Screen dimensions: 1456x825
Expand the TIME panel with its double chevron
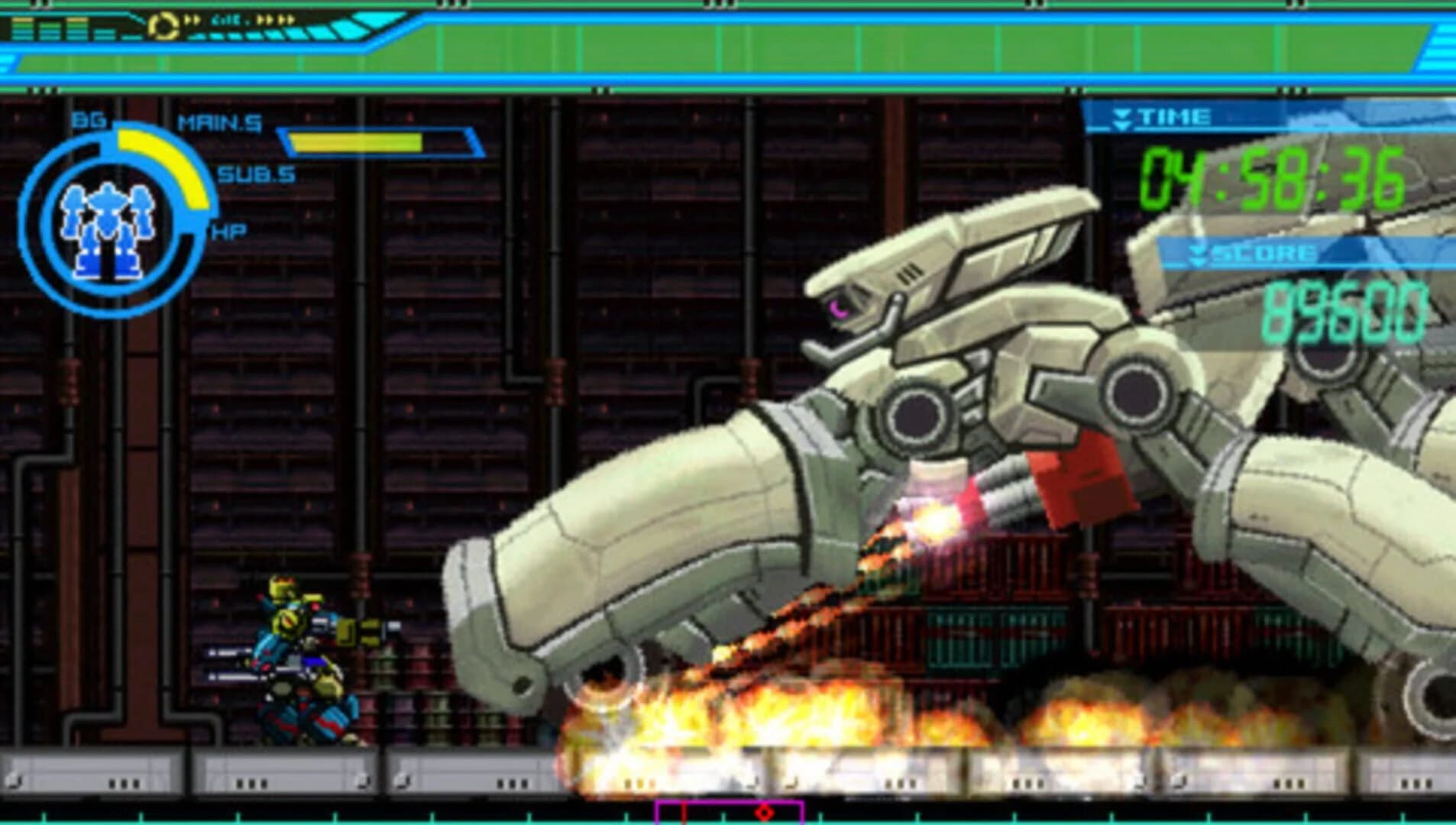(x=1121, y=116)
